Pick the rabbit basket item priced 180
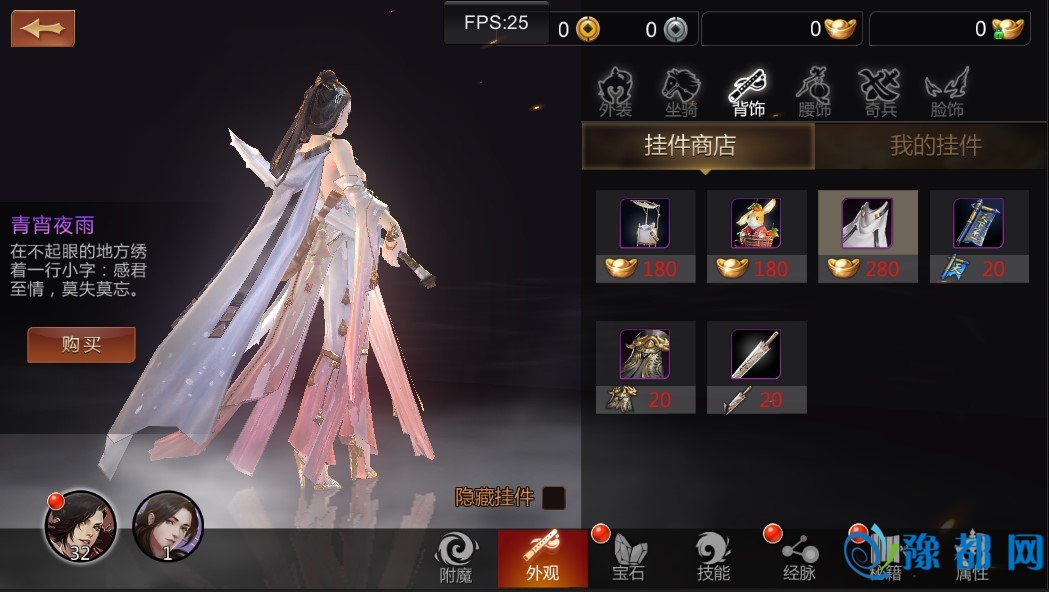The width and height of the screenshot is (1049, 592). click(756, 236)
